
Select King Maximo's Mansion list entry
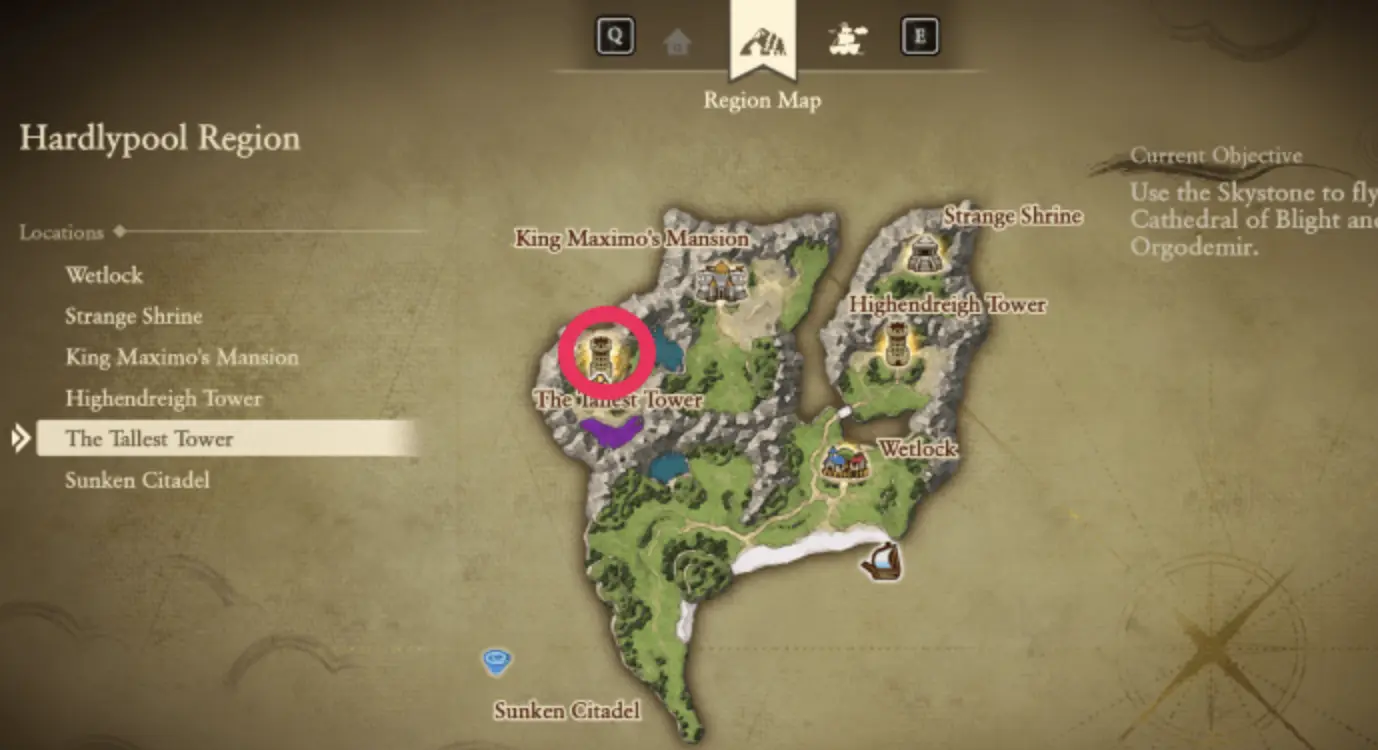[x=182, y=357]
